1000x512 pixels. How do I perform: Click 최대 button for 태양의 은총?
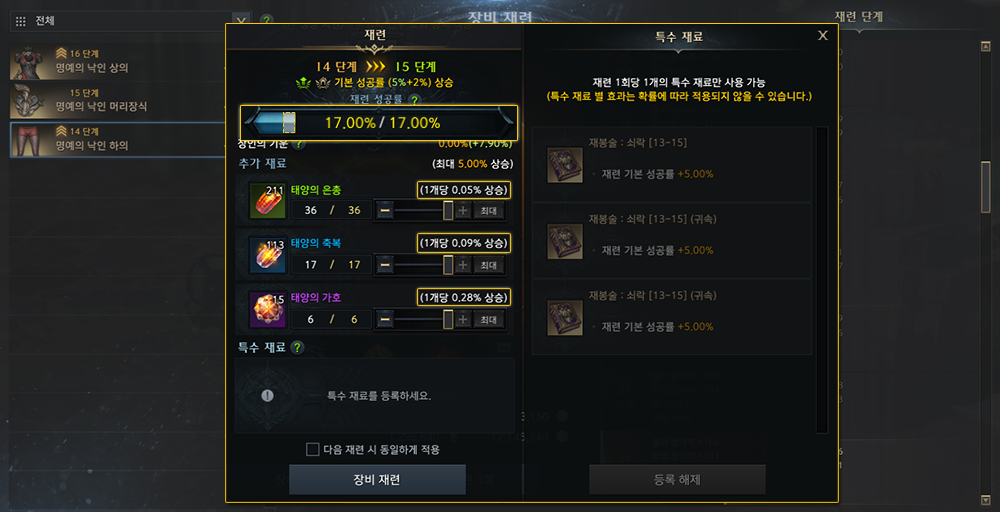coord(488,210)
